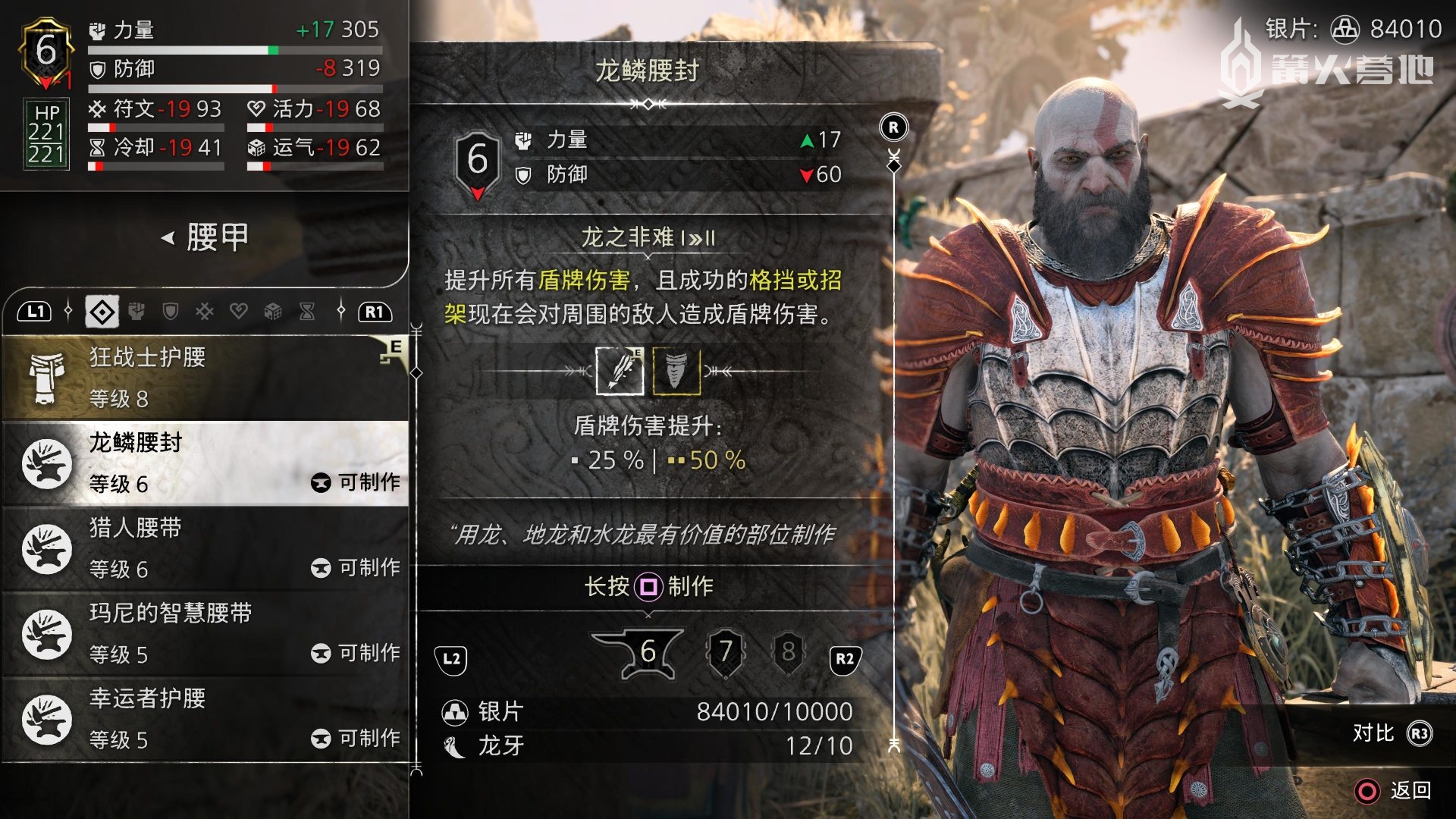Filter armor by luck dice icon
This screenshot has width=1456, height=819.
click(273, 312)
